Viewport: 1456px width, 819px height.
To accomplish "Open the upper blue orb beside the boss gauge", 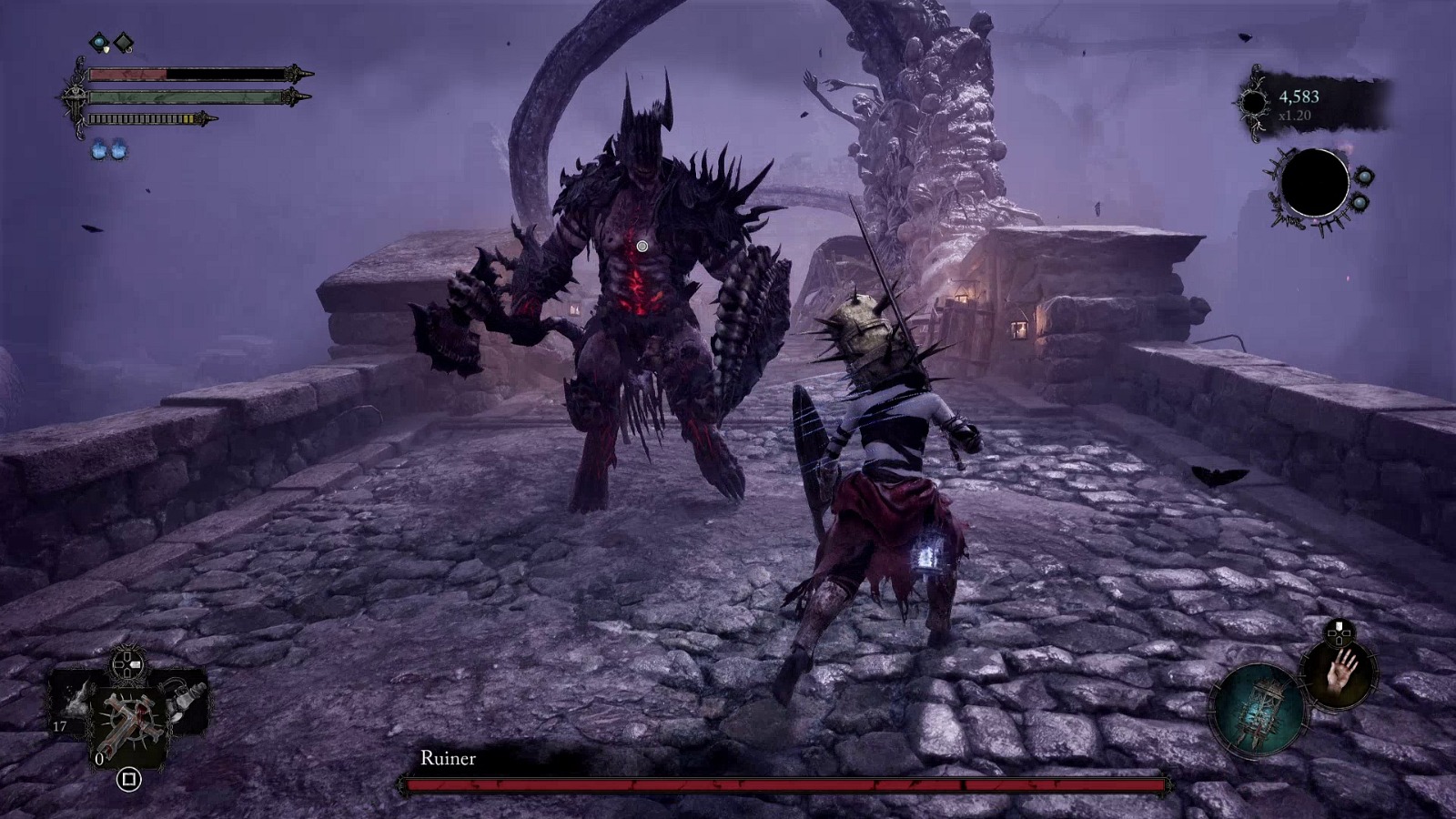I will [1365, 177].
